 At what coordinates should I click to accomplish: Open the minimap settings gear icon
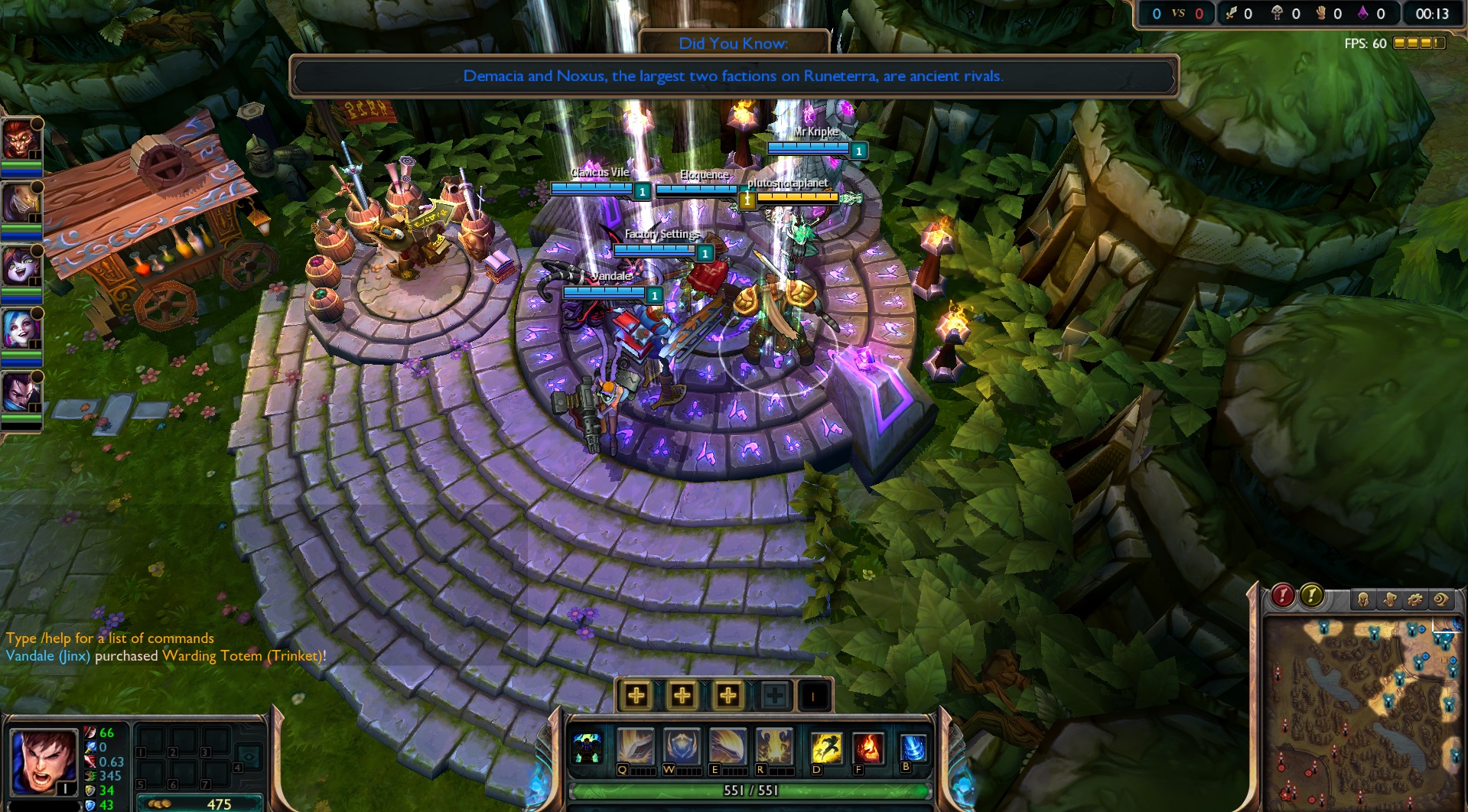coord(1414,600)
